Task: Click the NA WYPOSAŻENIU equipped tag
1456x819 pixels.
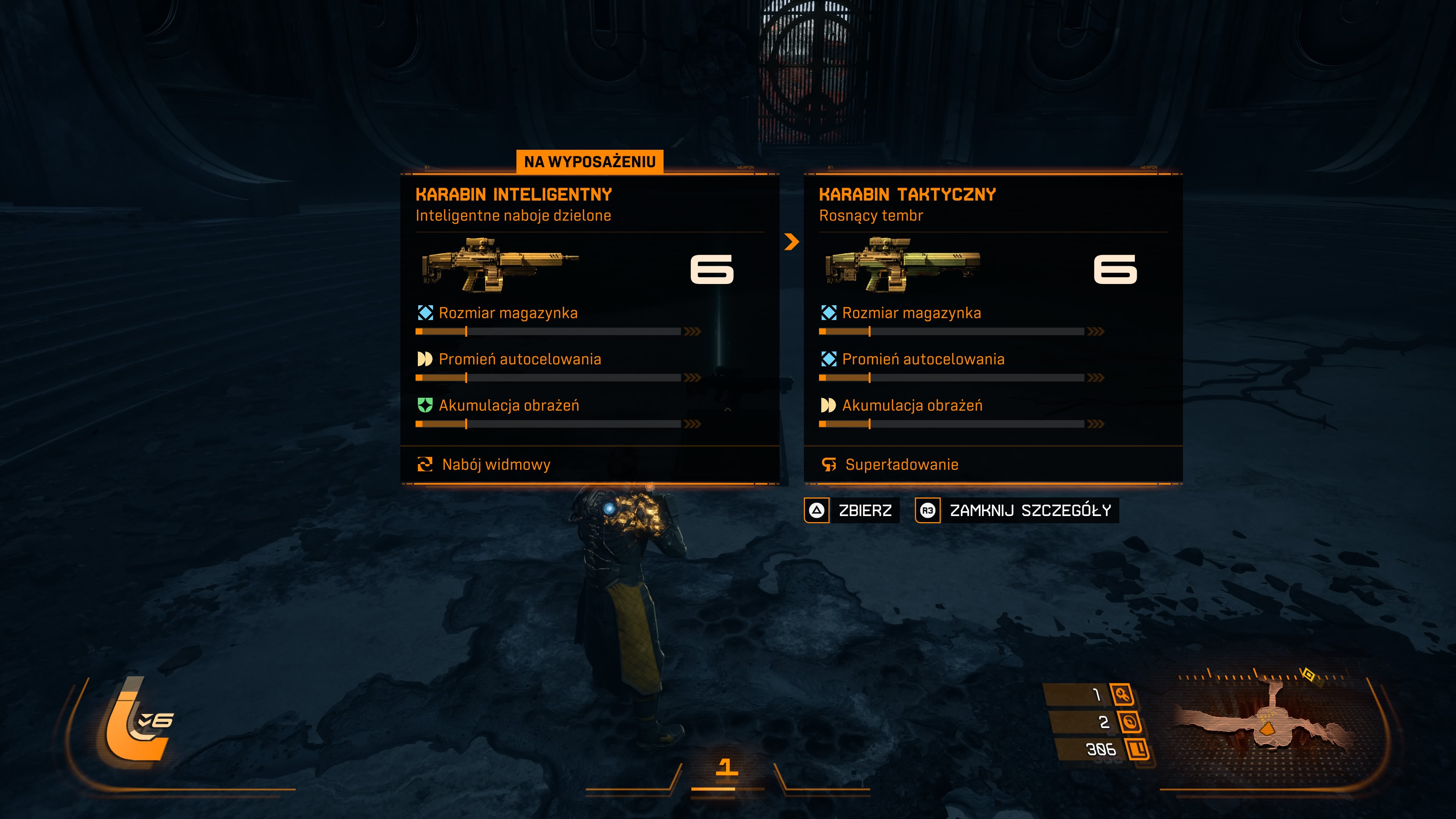Action: 590,162
